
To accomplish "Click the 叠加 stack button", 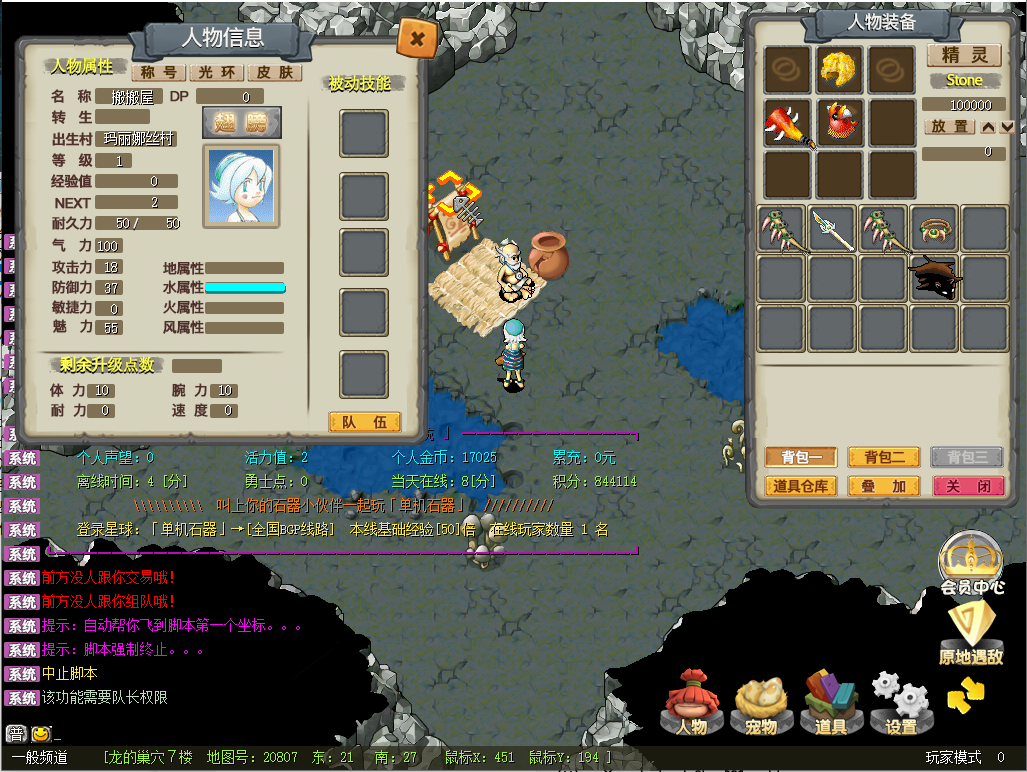I will pyautogui.click(x=884, y=486).
